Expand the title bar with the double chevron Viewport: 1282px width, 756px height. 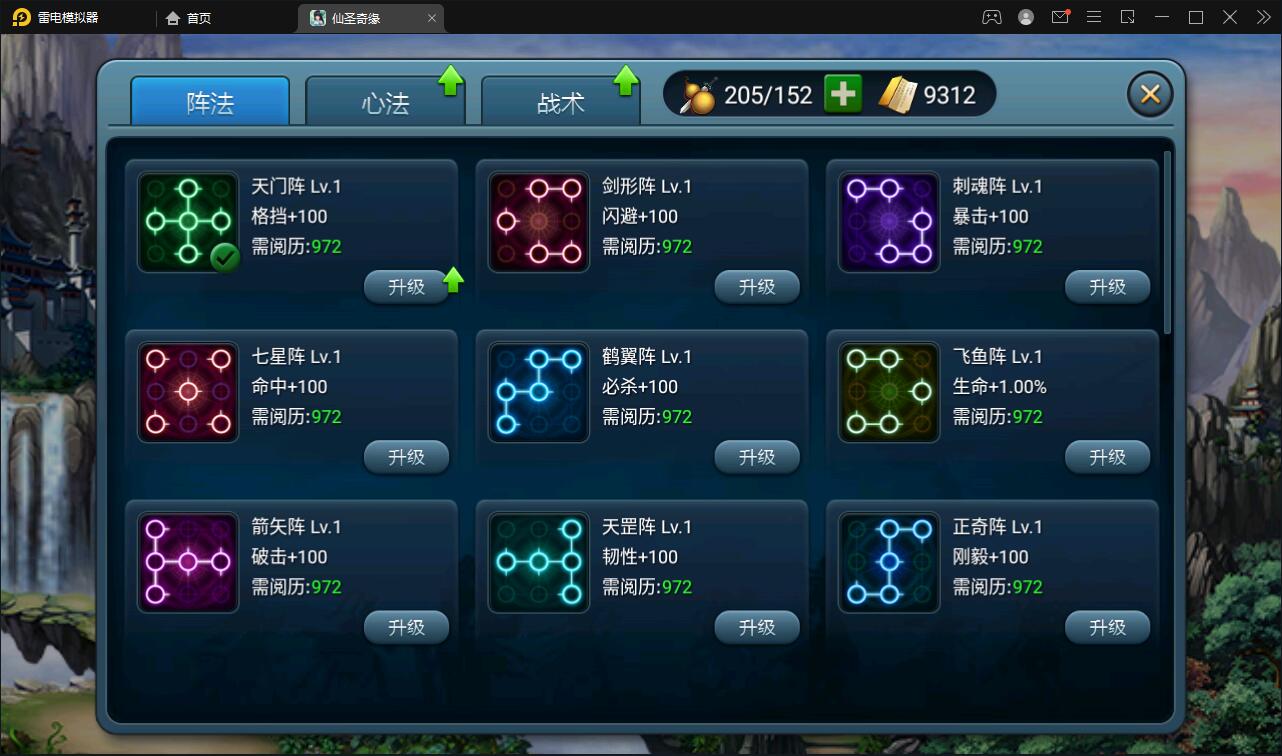point(1262,17)
